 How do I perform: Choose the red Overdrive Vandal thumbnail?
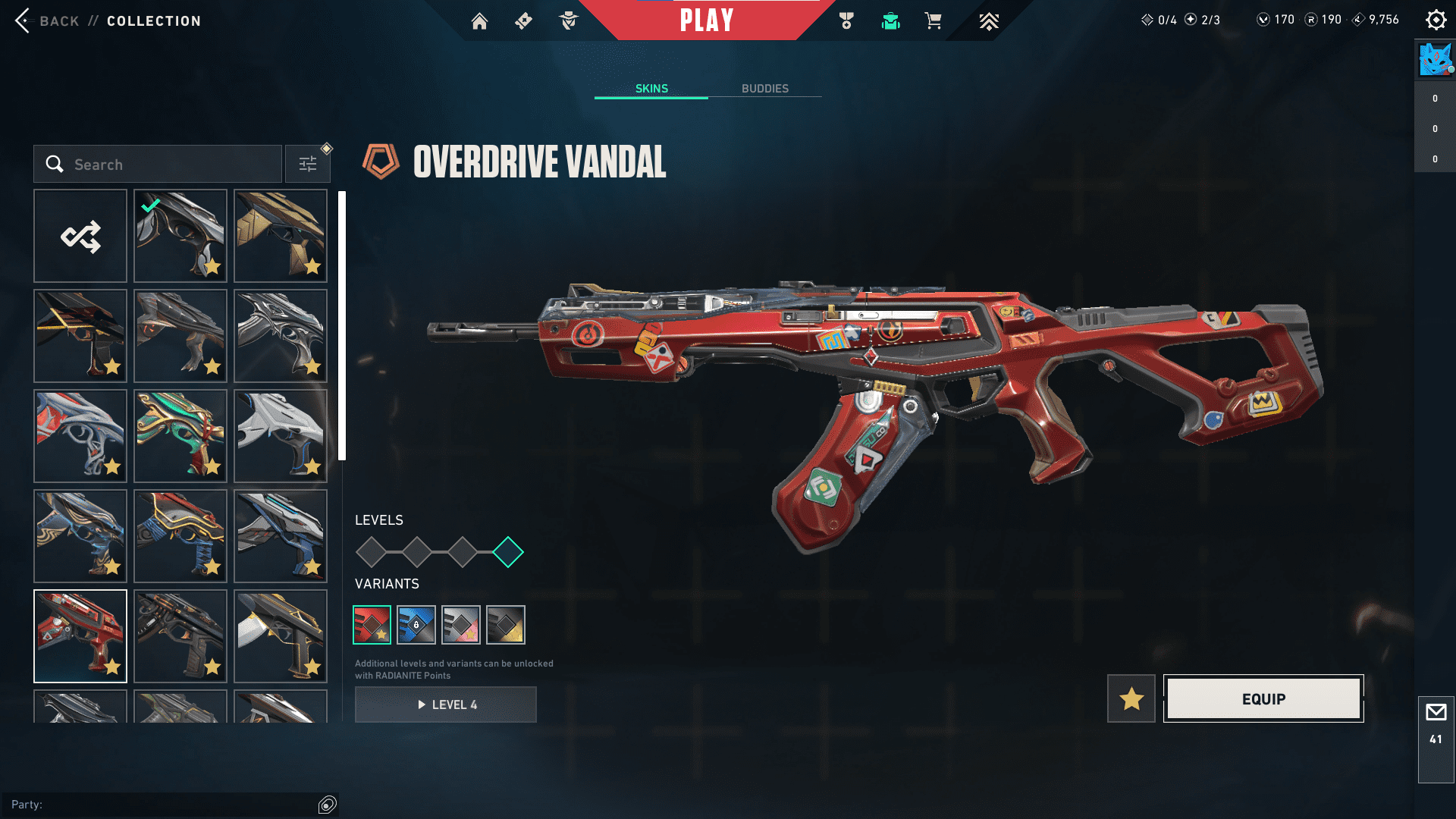80,636
